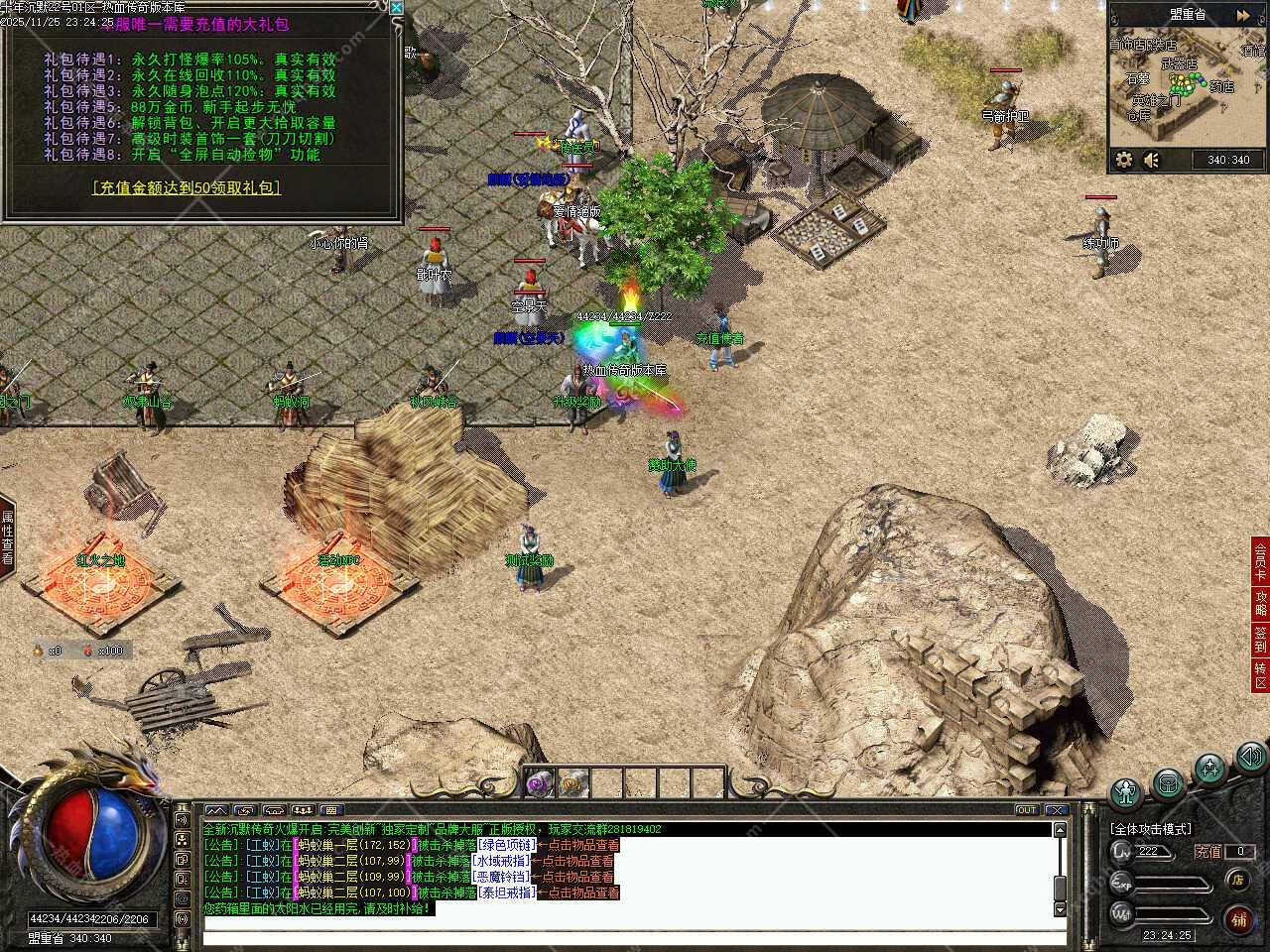Open the bag with the chest button
The height and width of the screenshot is (952, 1270).
[x=1168, y=783]
